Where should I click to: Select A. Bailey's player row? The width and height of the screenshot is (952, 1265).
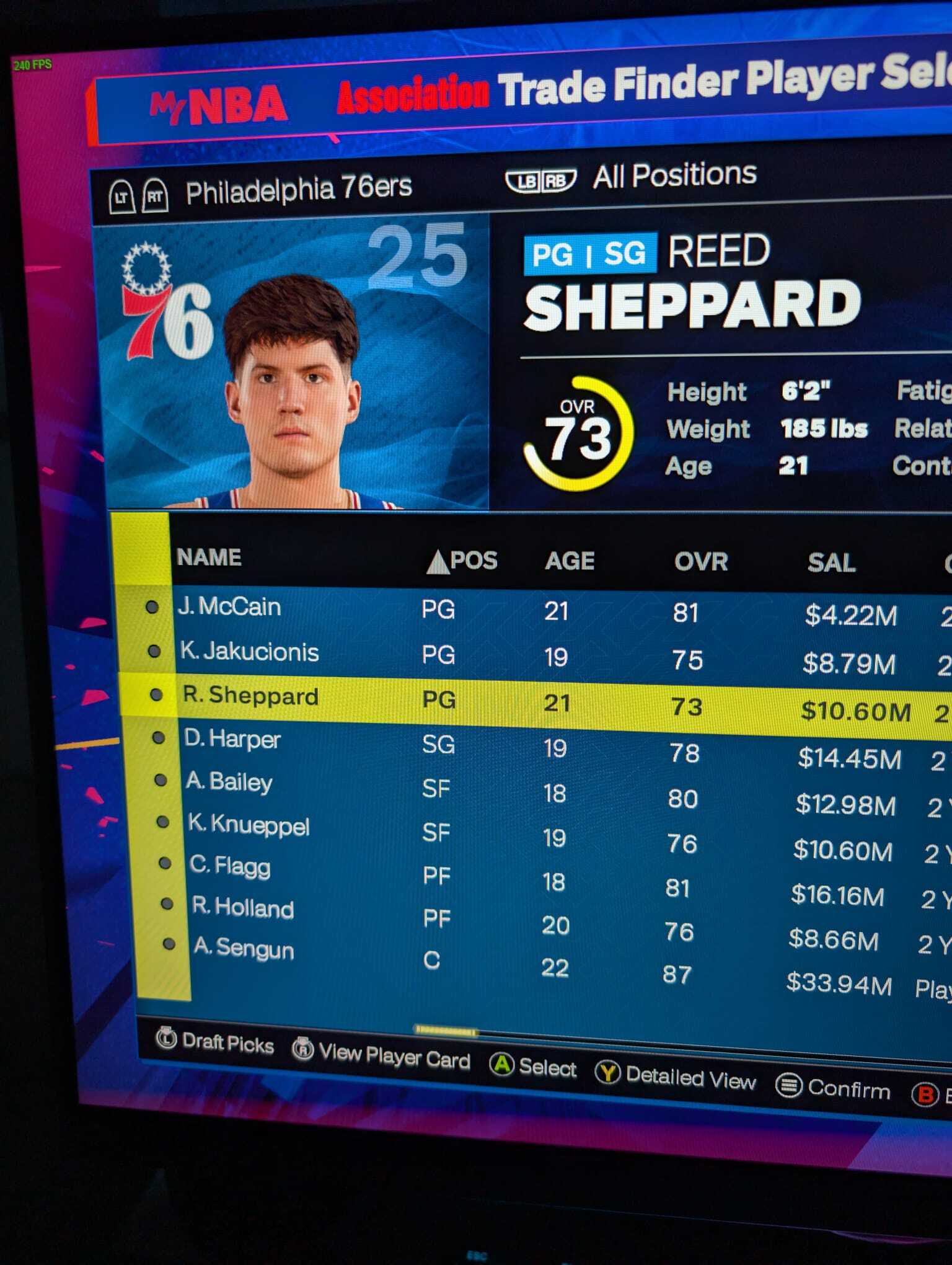click(x=229, y=782)
